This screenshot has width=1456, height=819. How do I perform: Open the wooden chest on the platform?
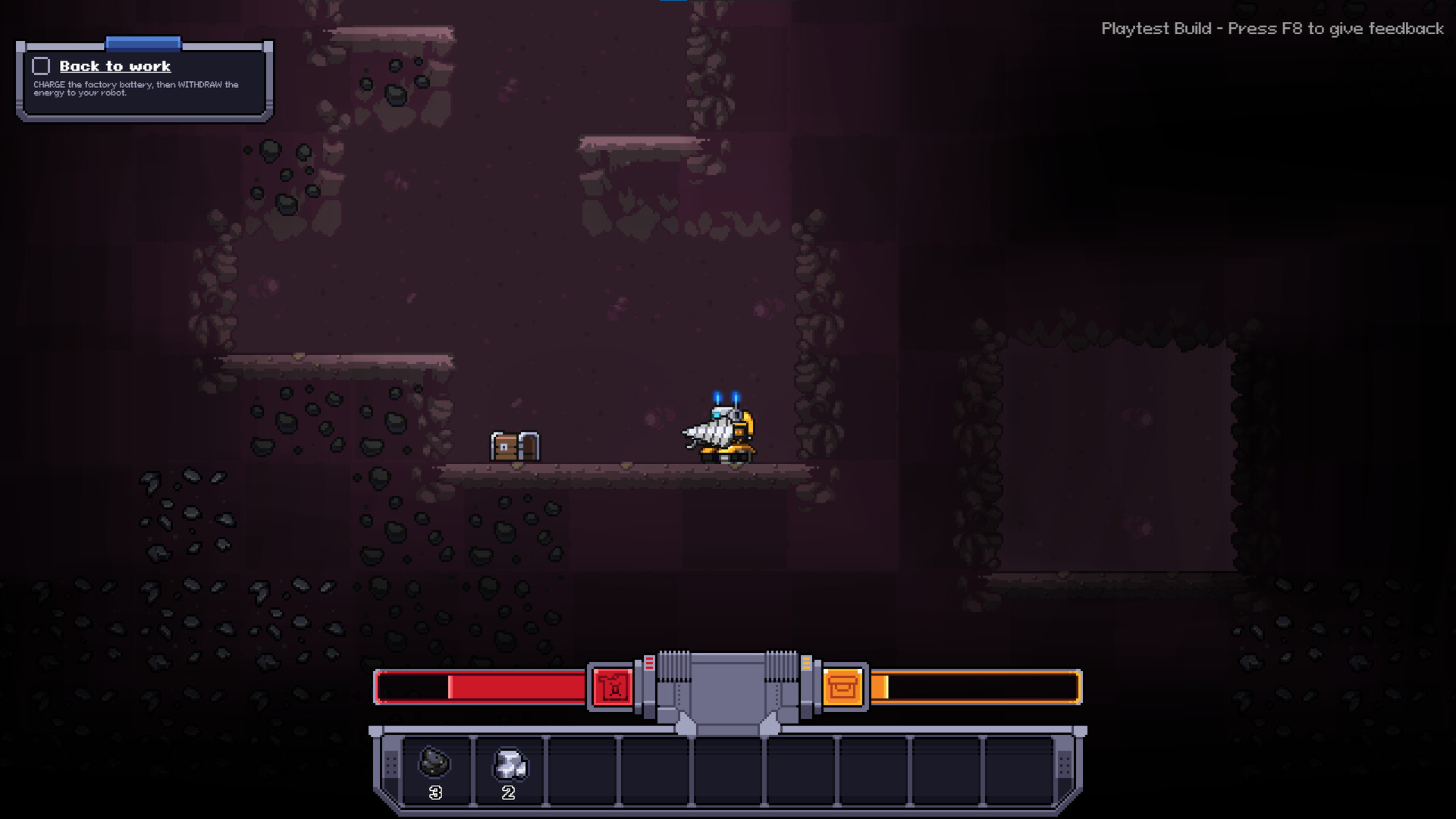pos(514,445)
